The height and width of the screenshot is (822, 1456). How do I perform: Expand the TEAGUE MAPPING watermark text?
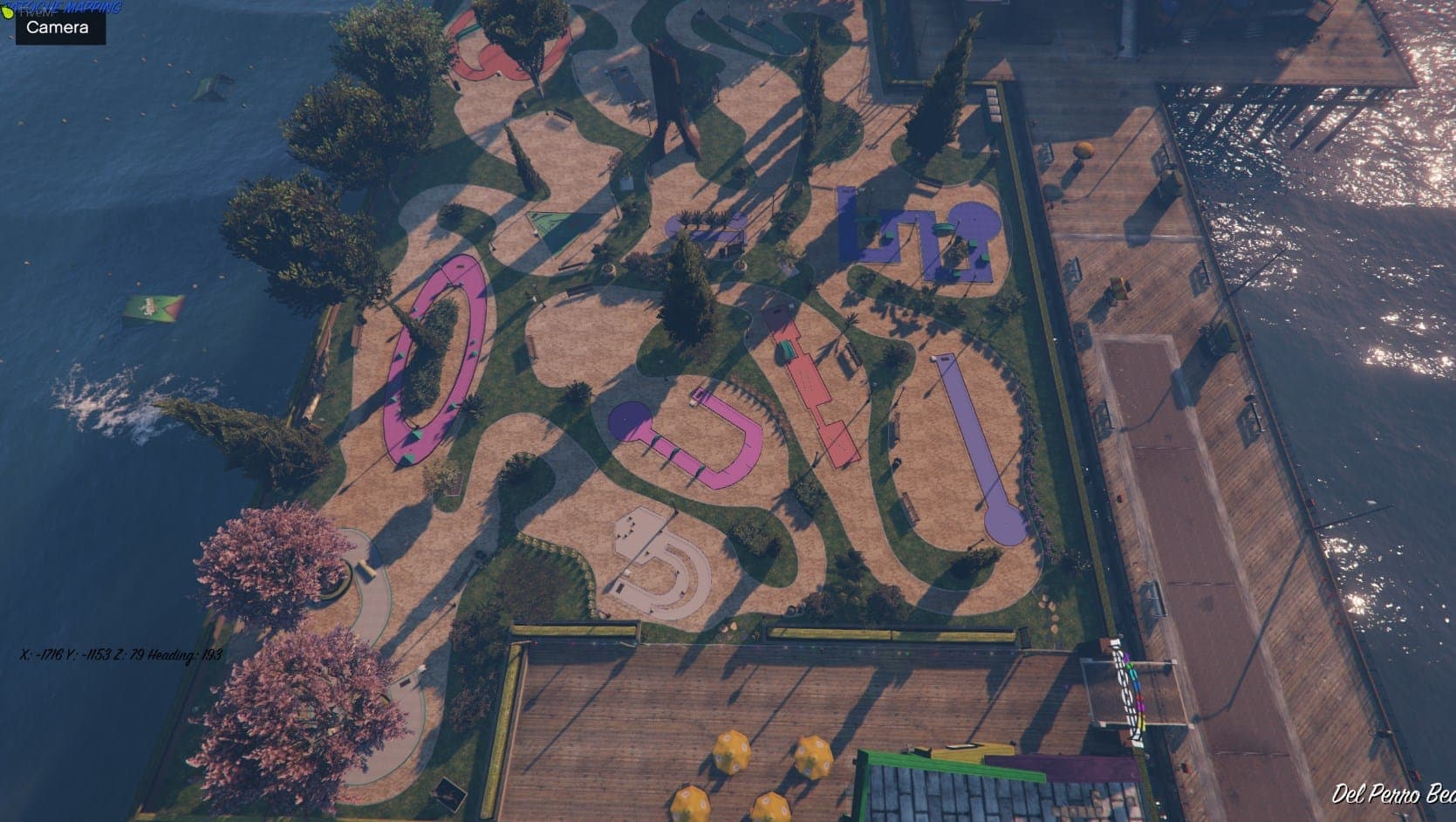click(65, 8)
